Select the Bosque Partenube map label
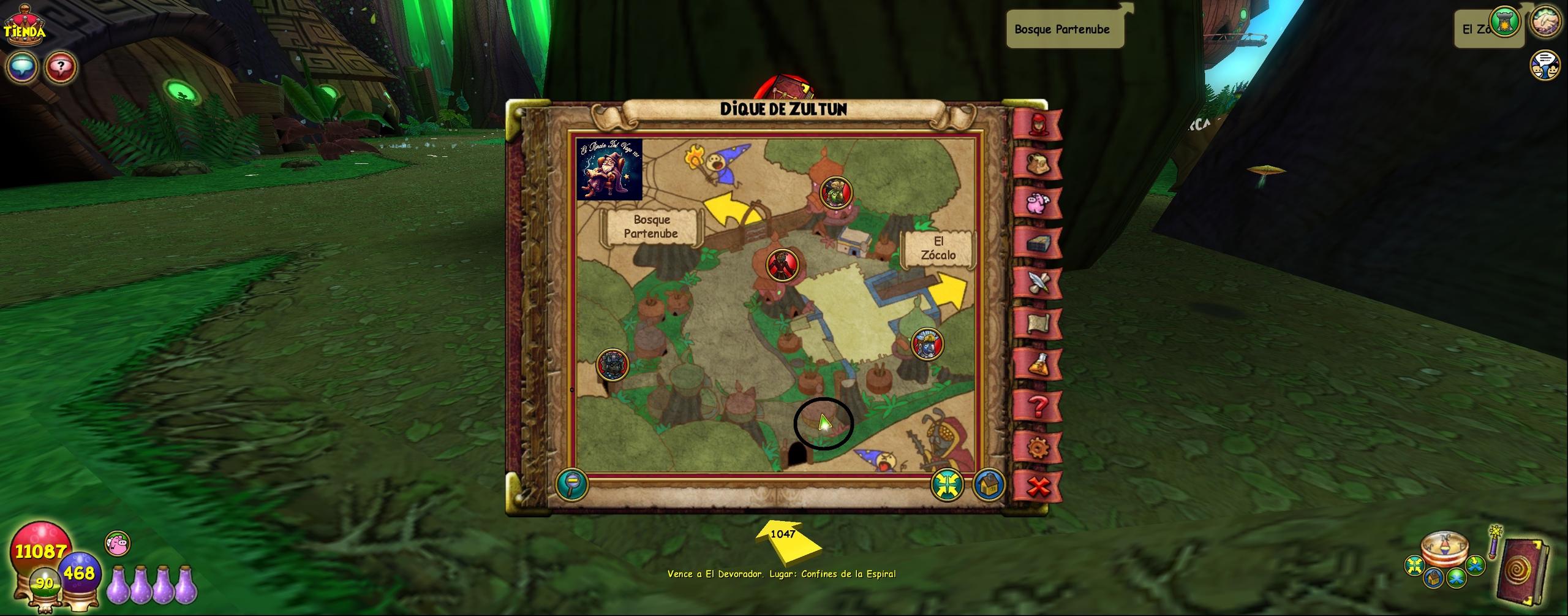Image resolution: width=1568 pixels, height=616 pixels. pyautogui.click(x=650, y=227)
